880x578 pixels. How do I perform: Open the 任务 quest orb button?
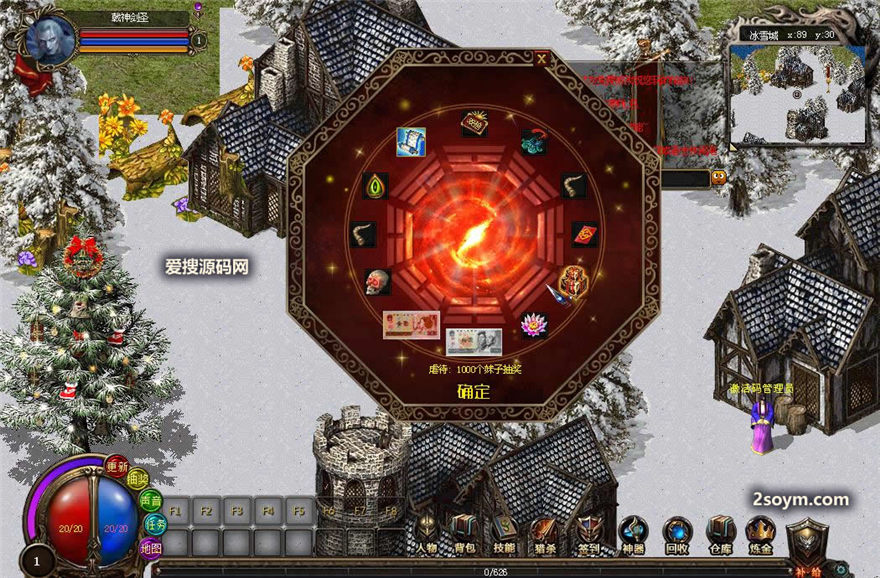(155, 523)
